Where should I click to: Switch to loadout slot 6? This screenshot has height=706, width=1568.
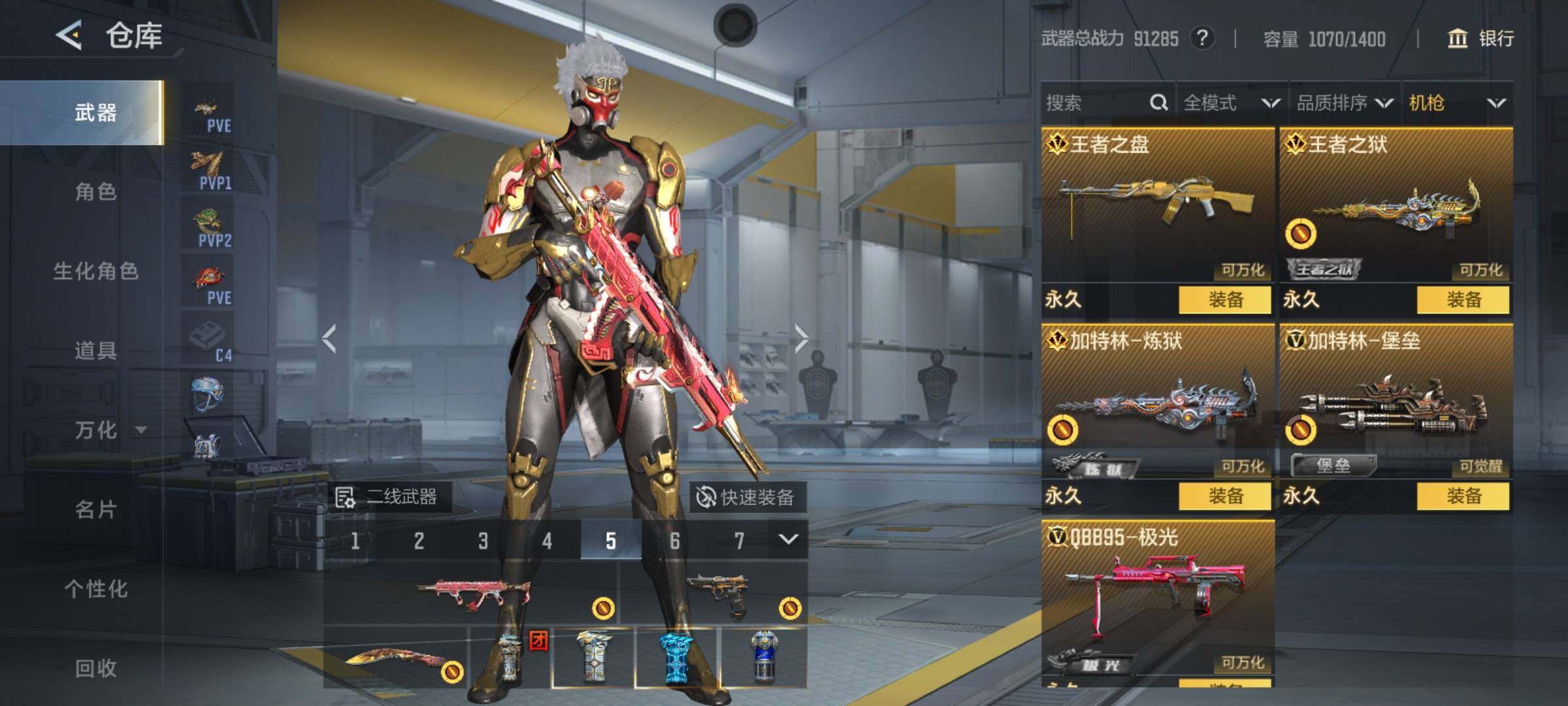coord(675,541)
